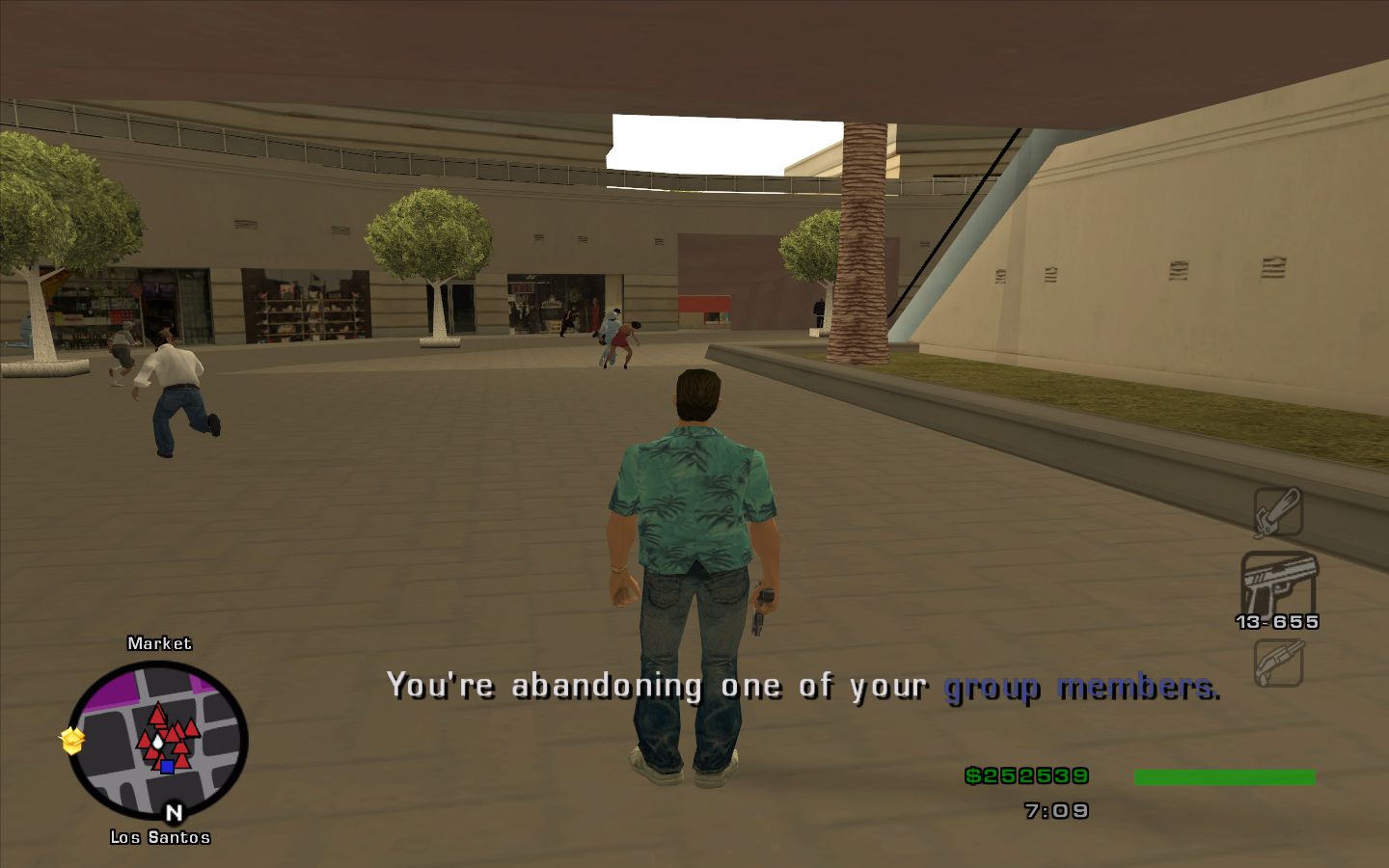Click the 7:09 game clock

(x=1056, y=810)
